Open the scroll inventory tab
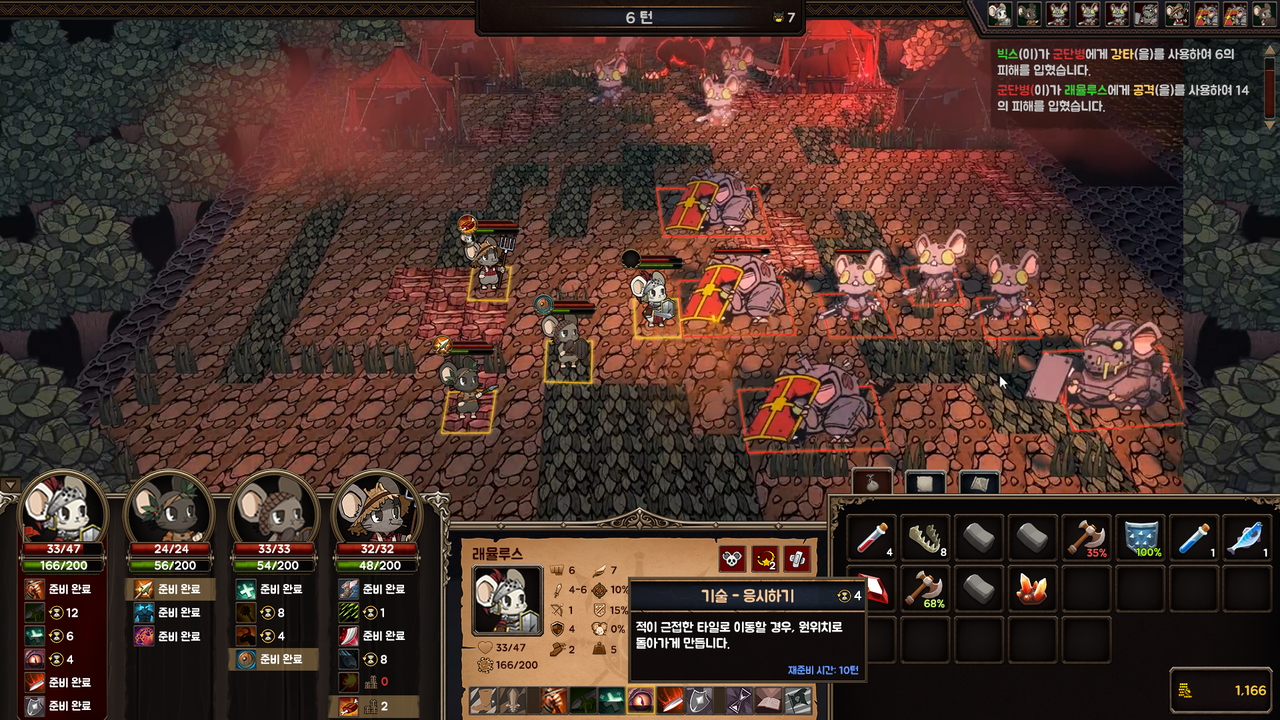The height and width of the screenshot is (720, 1280). (925, 482)
